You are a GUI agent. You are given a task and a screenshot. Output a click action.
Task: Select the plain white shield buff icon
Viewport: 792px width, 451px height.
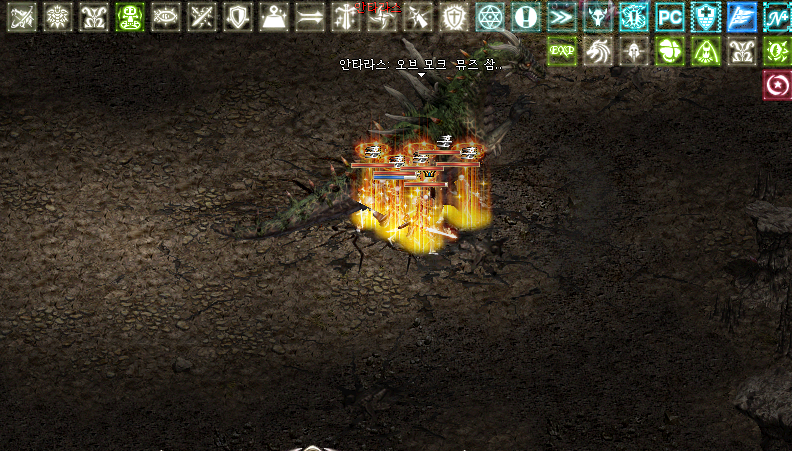[x=238, y=16]
